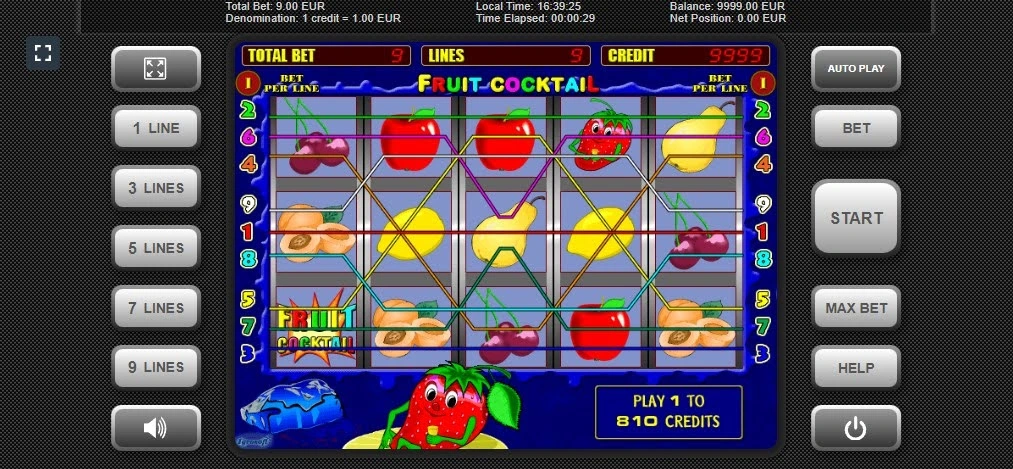Spin the reels with START

coord(856,218)
